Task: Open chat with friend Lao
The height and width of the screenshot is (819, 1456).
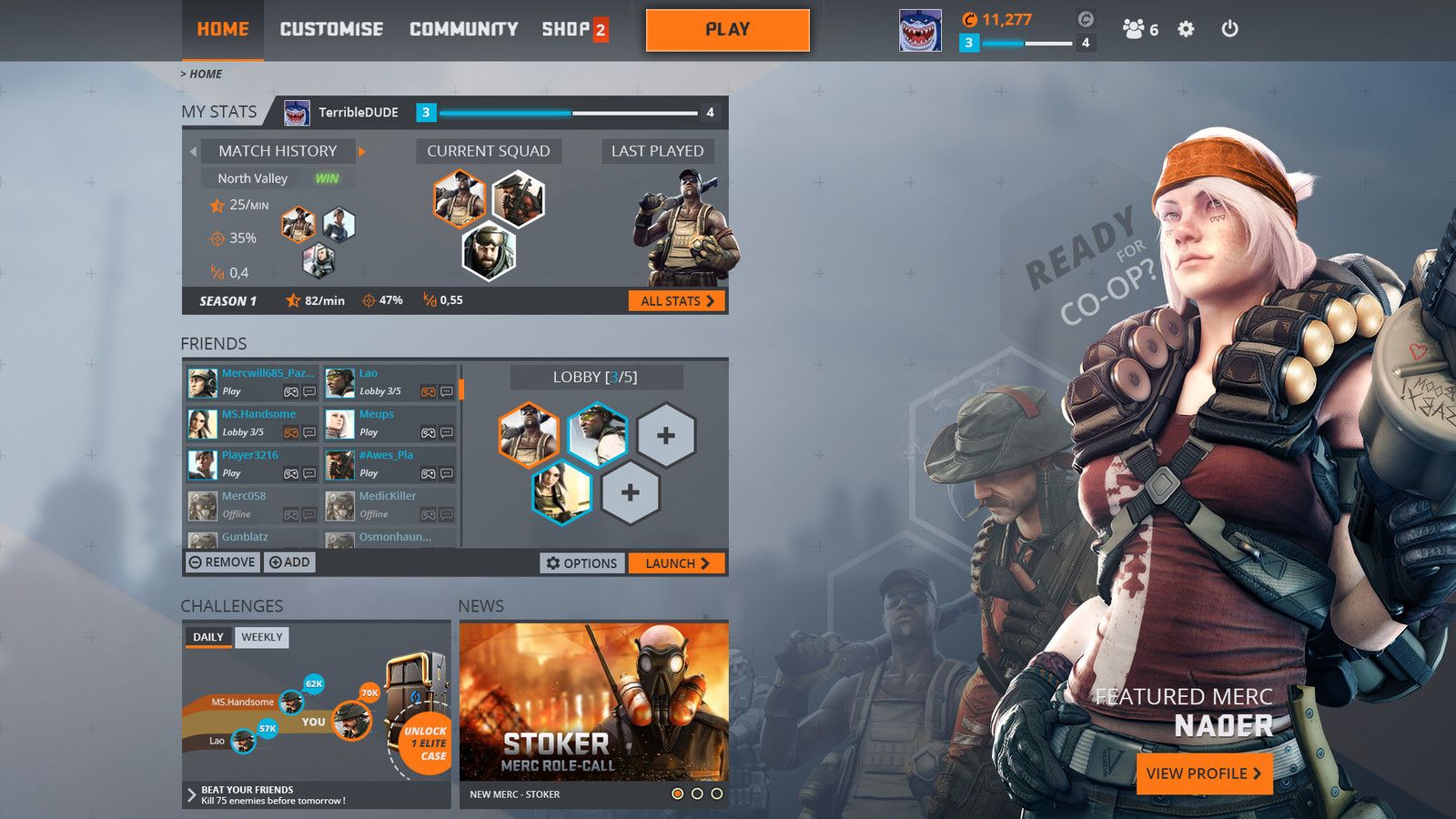Action: tap(445, 392)
